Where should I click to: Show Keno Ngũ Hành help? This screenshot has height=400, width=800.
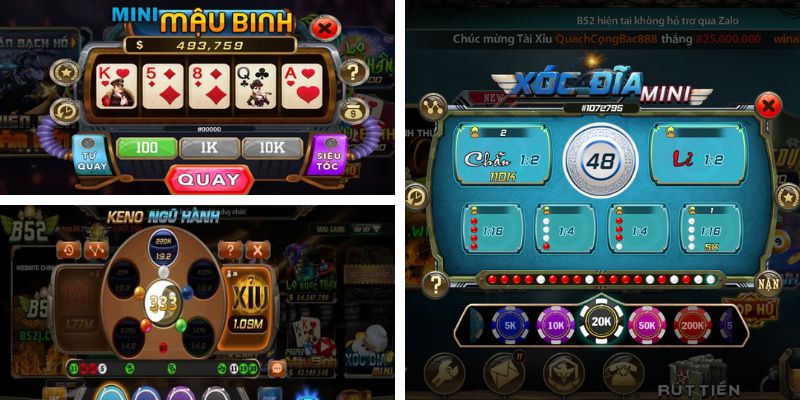231,250
